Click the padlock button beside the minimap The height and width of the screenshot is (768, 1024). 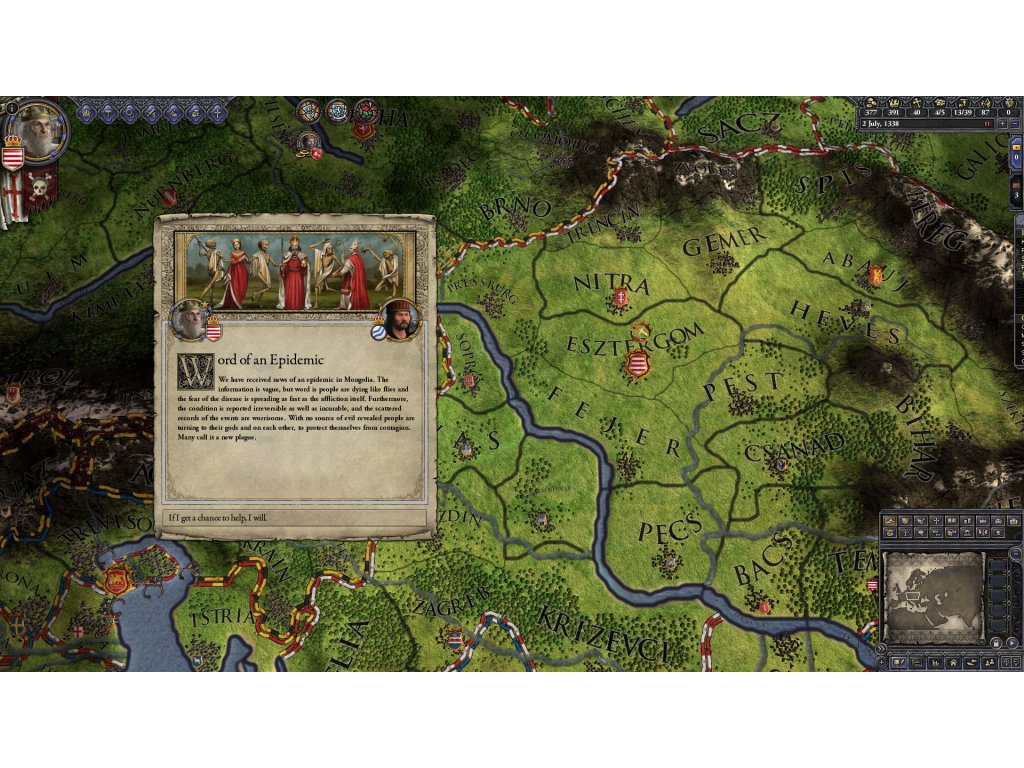click(996, 642)
